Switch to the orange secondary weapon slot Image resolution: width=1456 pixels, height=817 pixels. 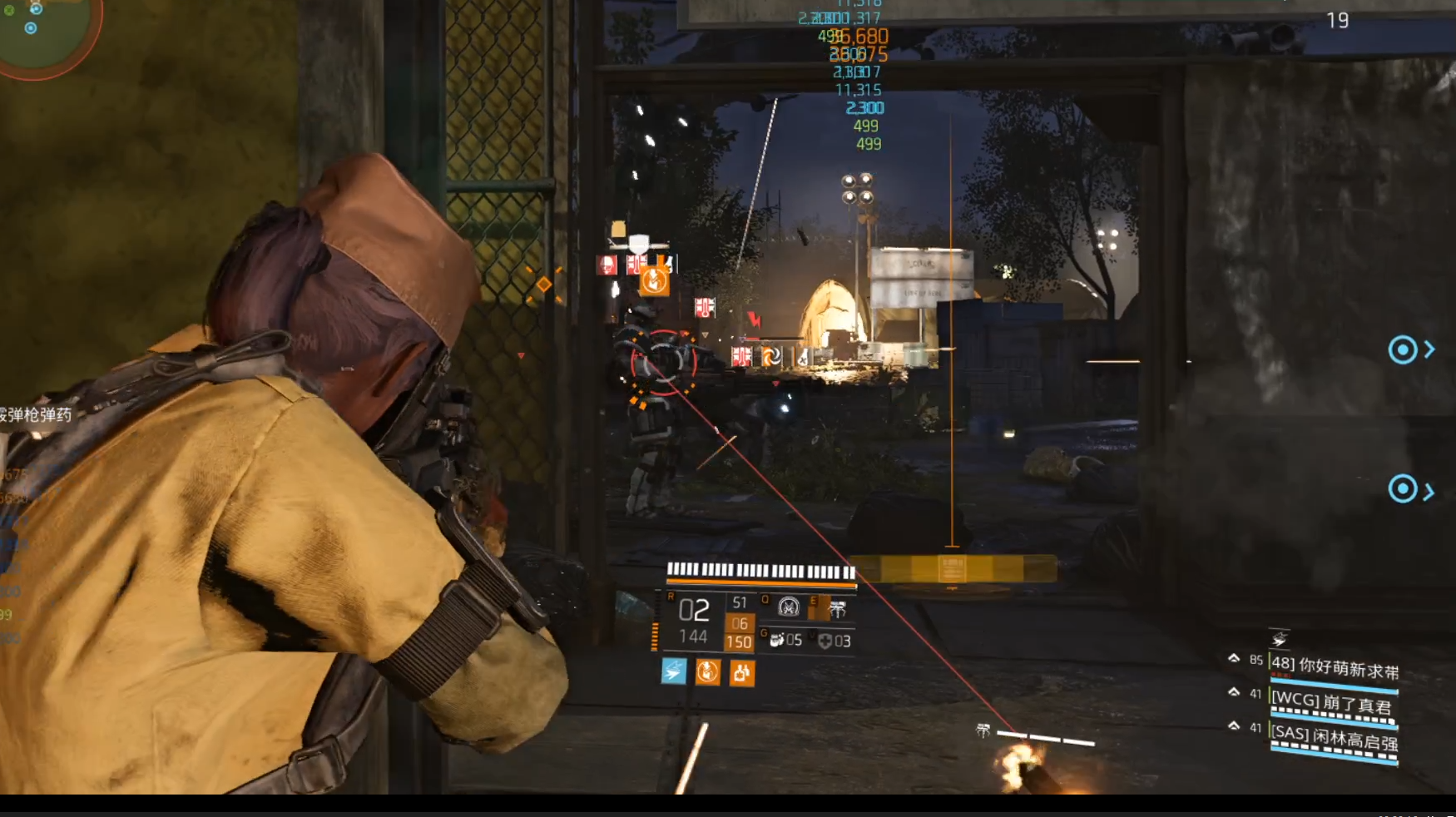(x=739, y=632)
